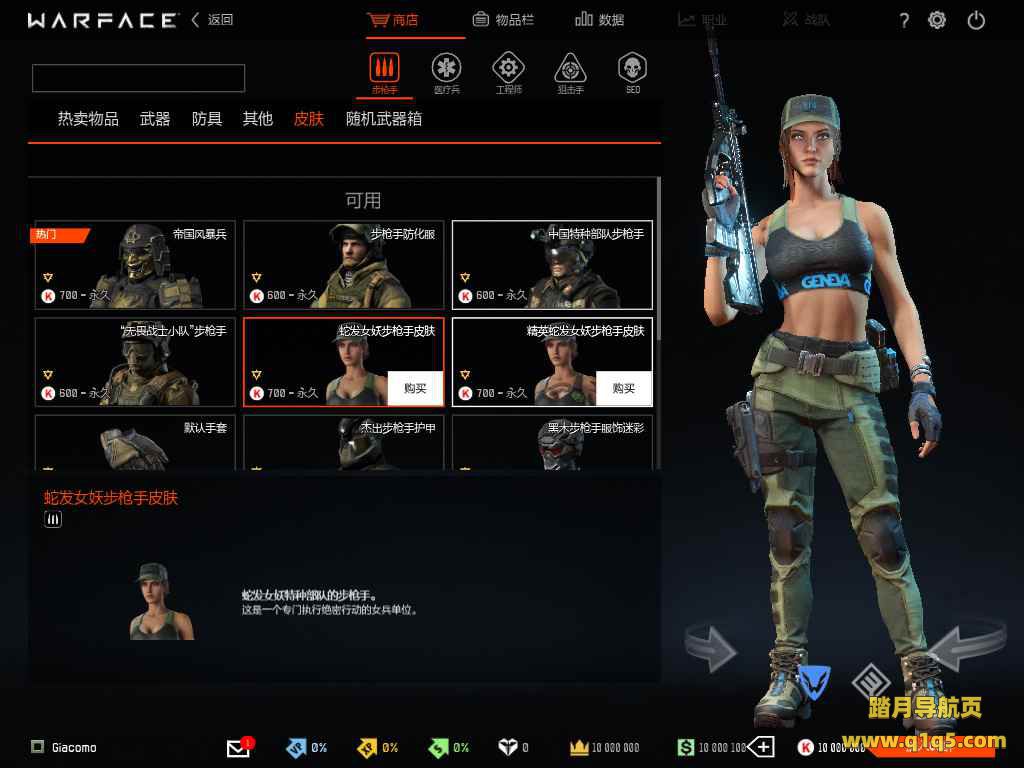
Task: Switch to the 数据 statistics tab
Action: pyautogui.click(x=600, y=19)
